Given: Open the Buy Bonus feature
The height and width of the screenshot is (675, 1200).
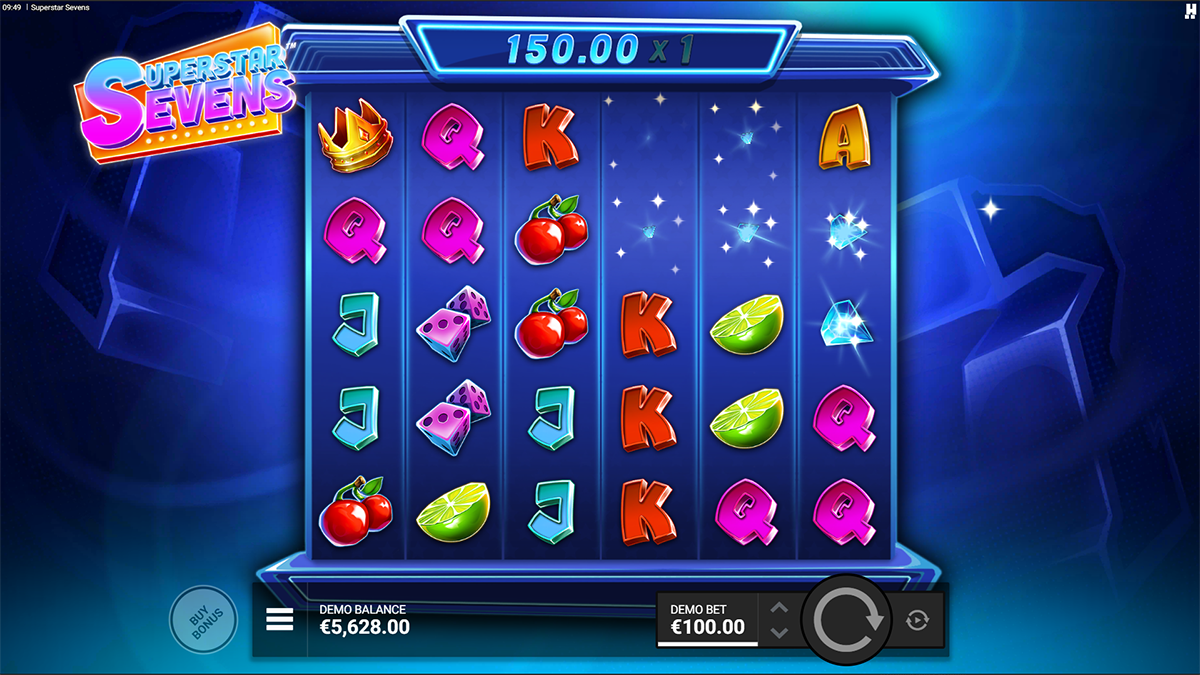Looking at the screenshot, I should [203, 620].
